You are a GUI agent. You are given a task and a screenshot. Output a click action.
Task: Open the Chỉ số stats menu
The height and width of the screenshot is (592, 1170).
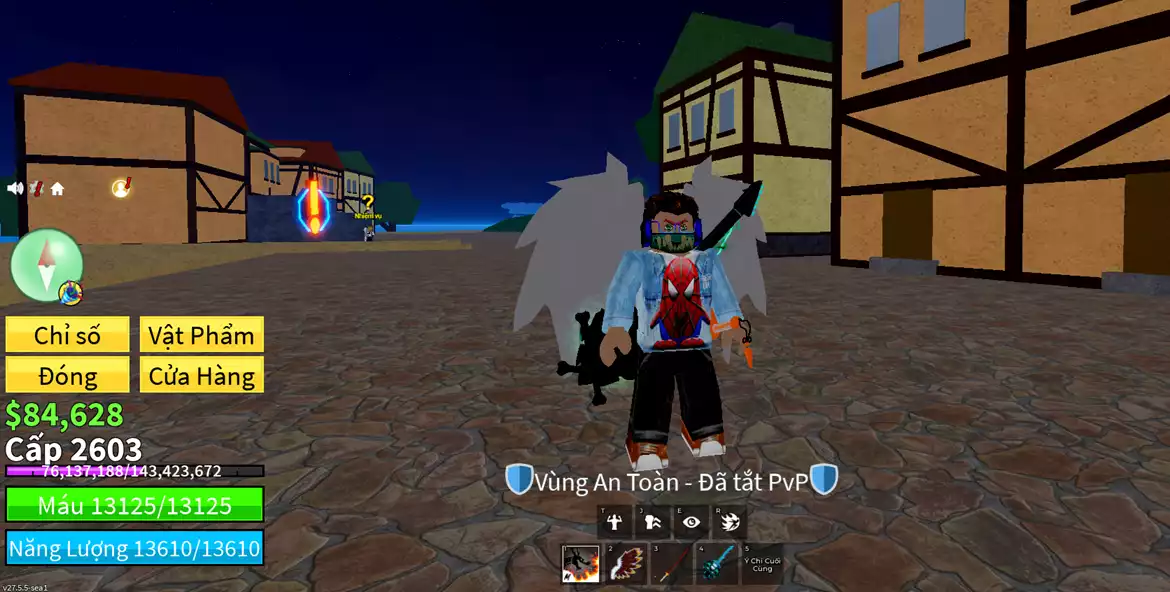tap(67, 335)
